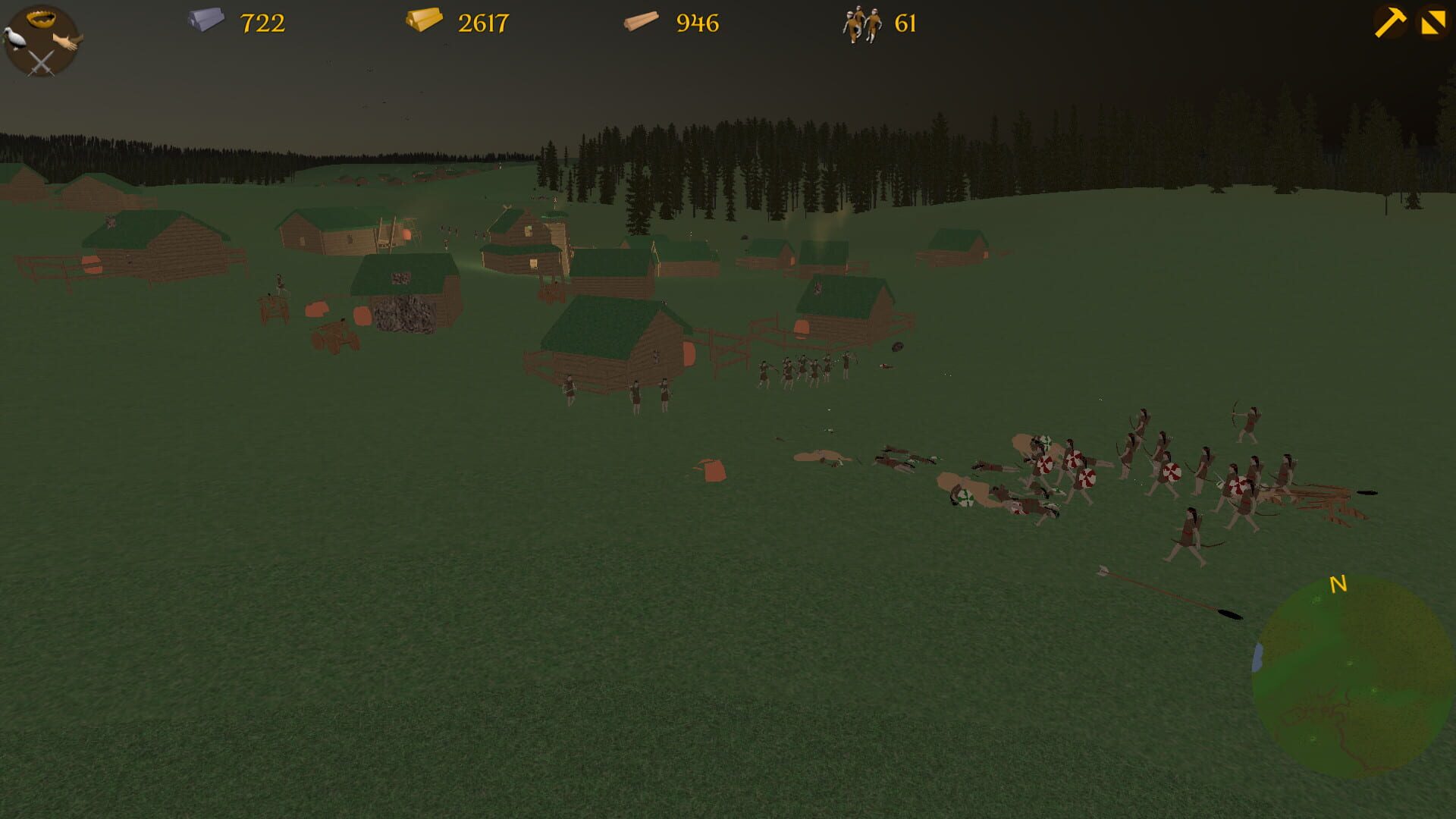Click the wood logs resource icon

pyautogui.click(x=639, y=21)
